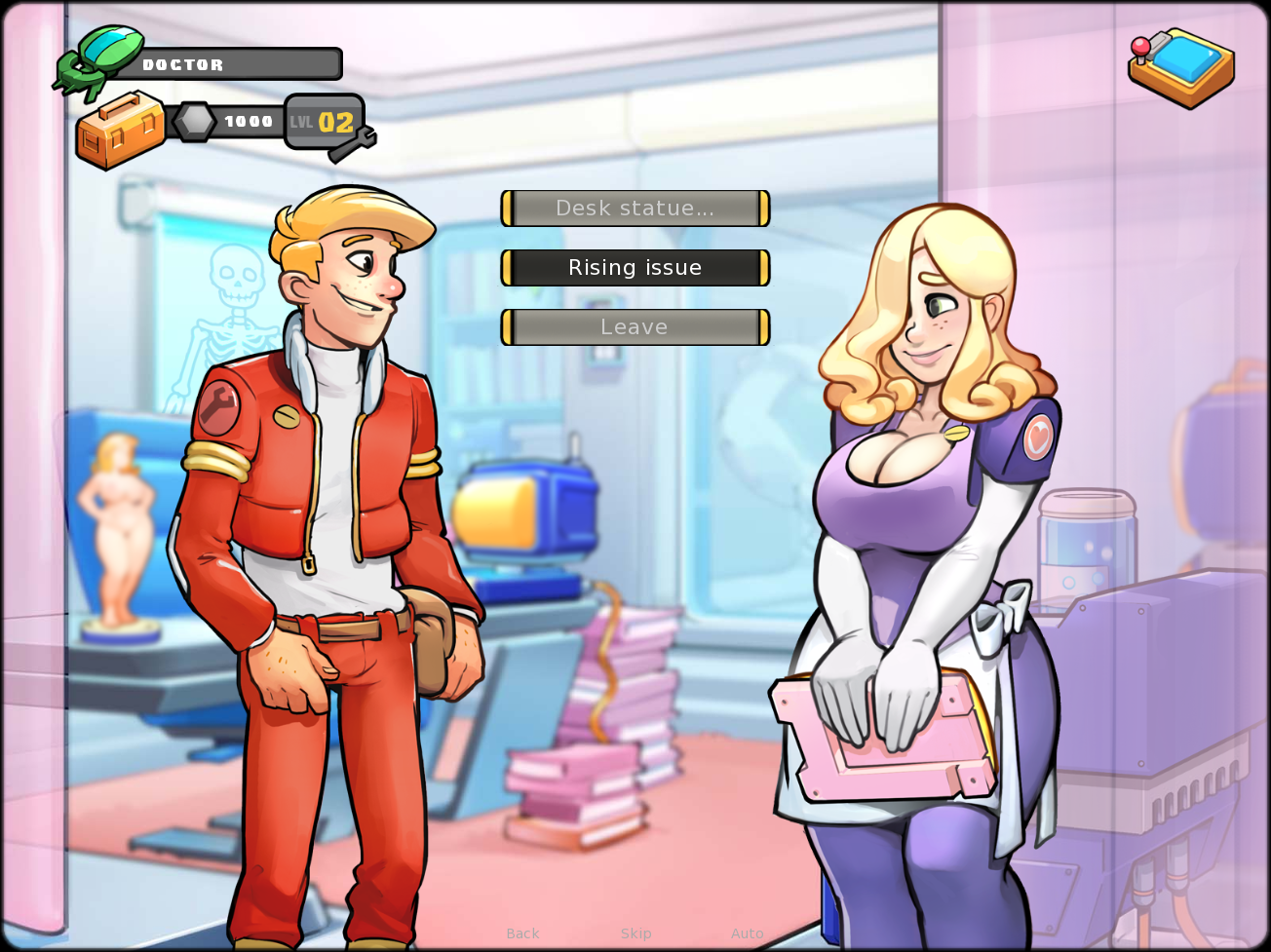
Task: Go Back in the dialogue
Action: pos(522,933)
